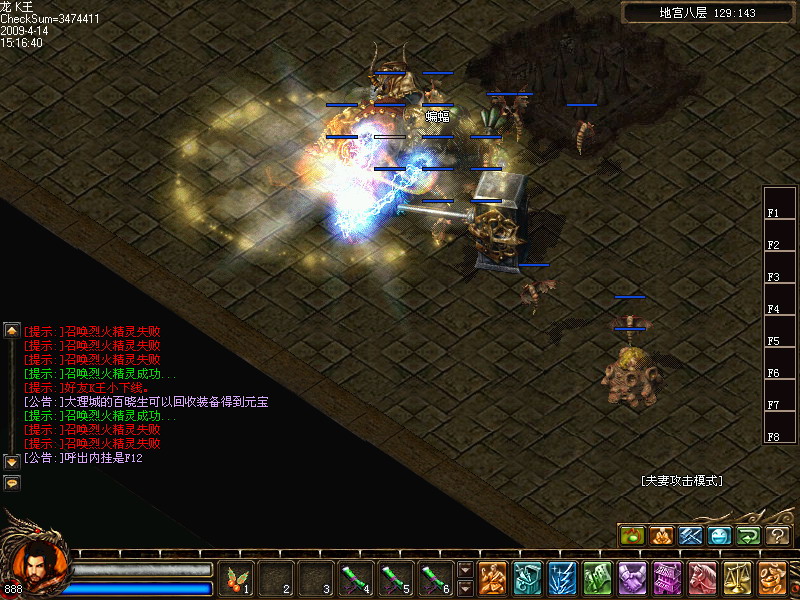Open the magenta pagoda building icon
The image size is (800, 600).
pos(668,577)
